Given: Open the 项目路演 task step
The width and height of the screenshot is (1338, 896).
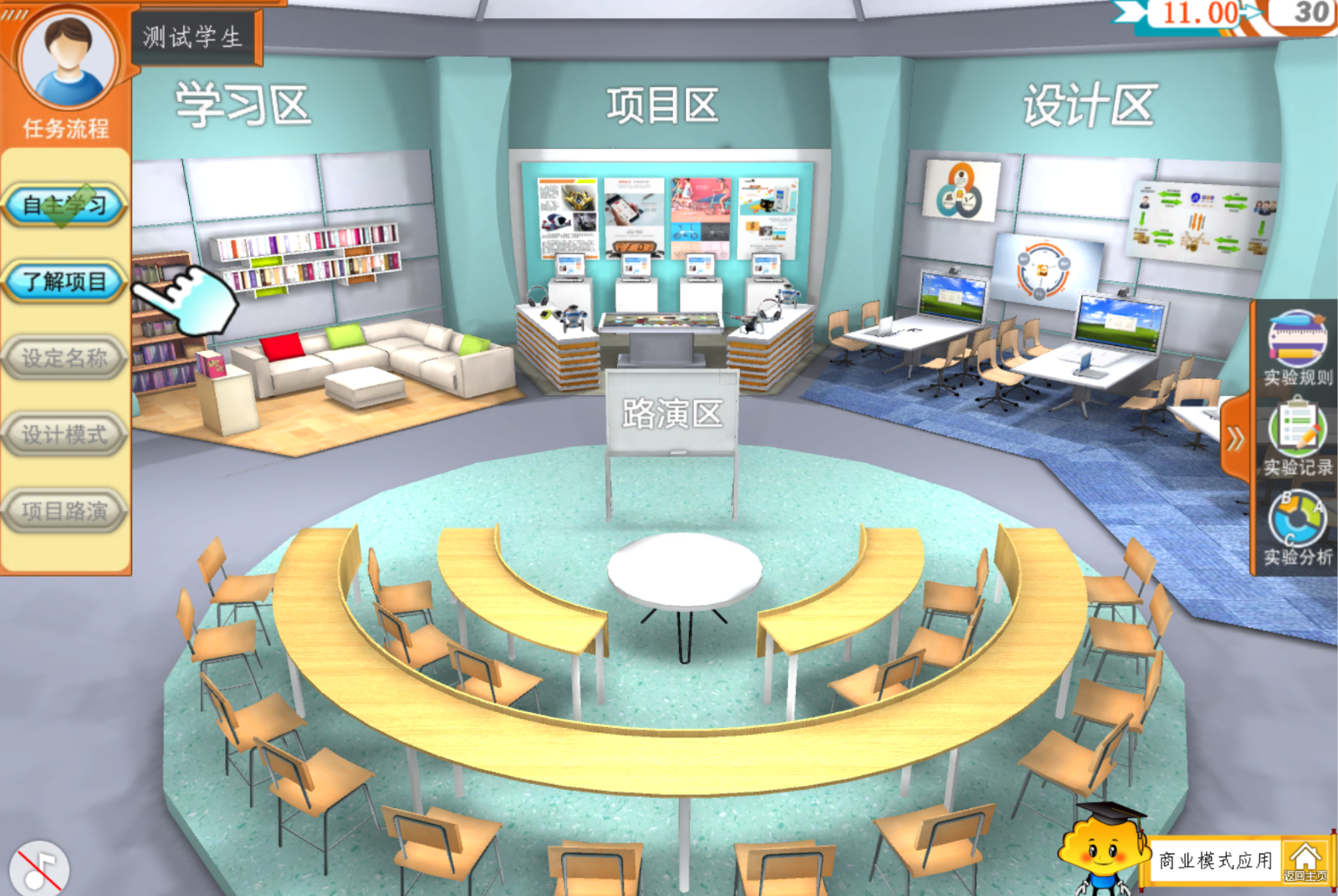Looking at the screenshot, I should 65,511.
